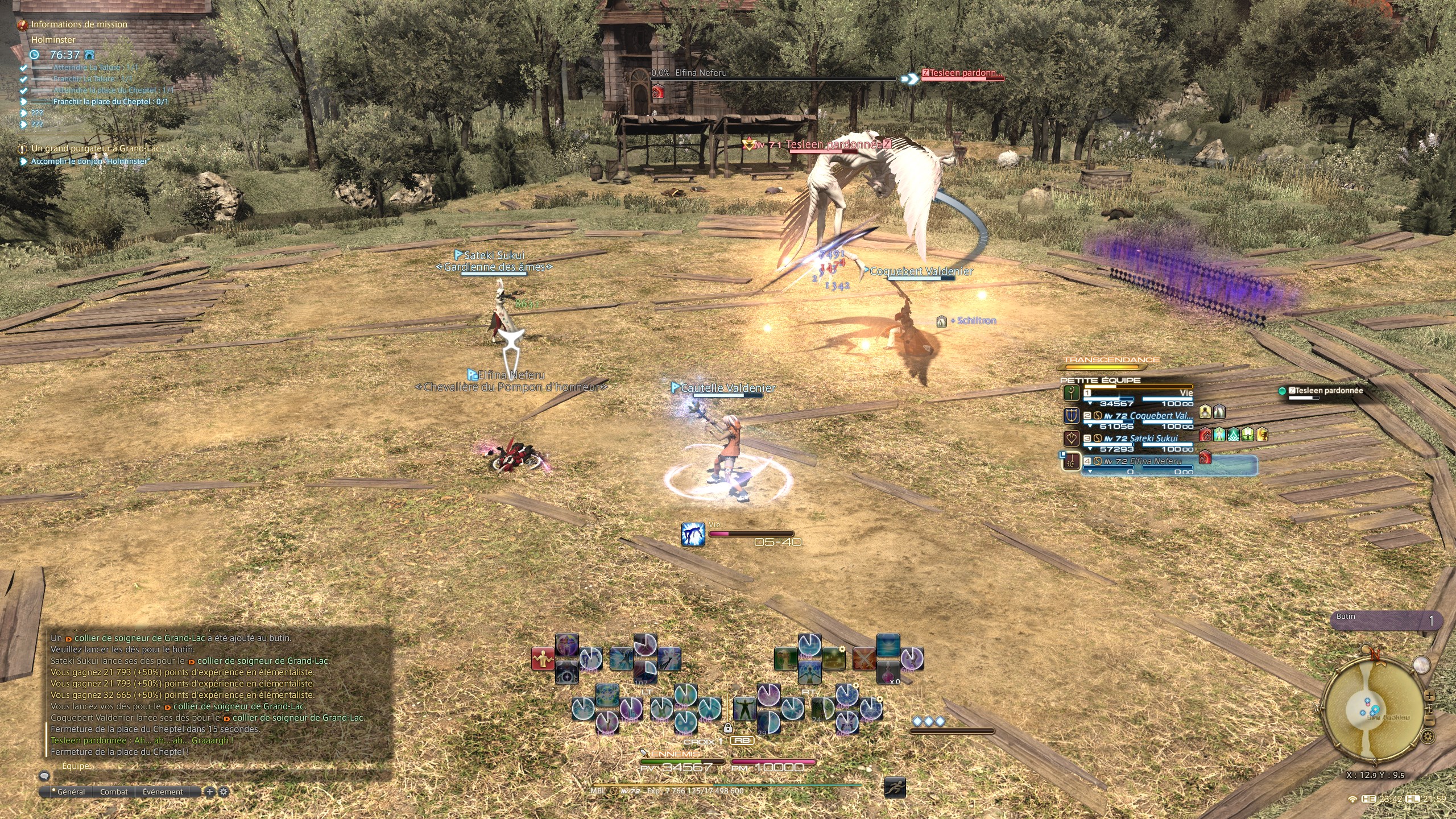The width and height of the screenshot is (1456, 819).
Task: Zoom out on the minimap
Action: 1429,721
